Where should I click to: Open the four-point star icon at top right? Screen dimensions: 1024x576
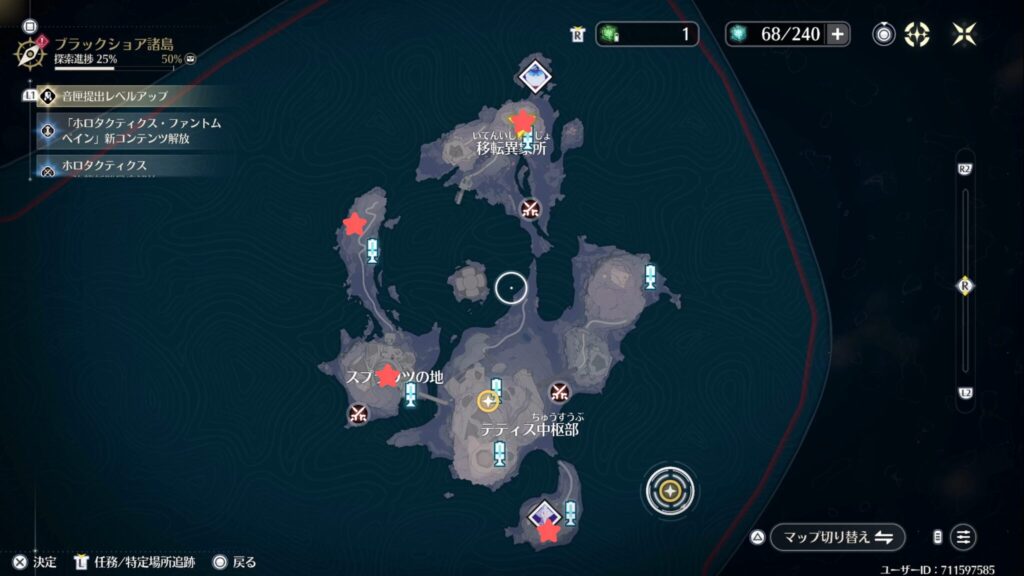coord(964,34)
